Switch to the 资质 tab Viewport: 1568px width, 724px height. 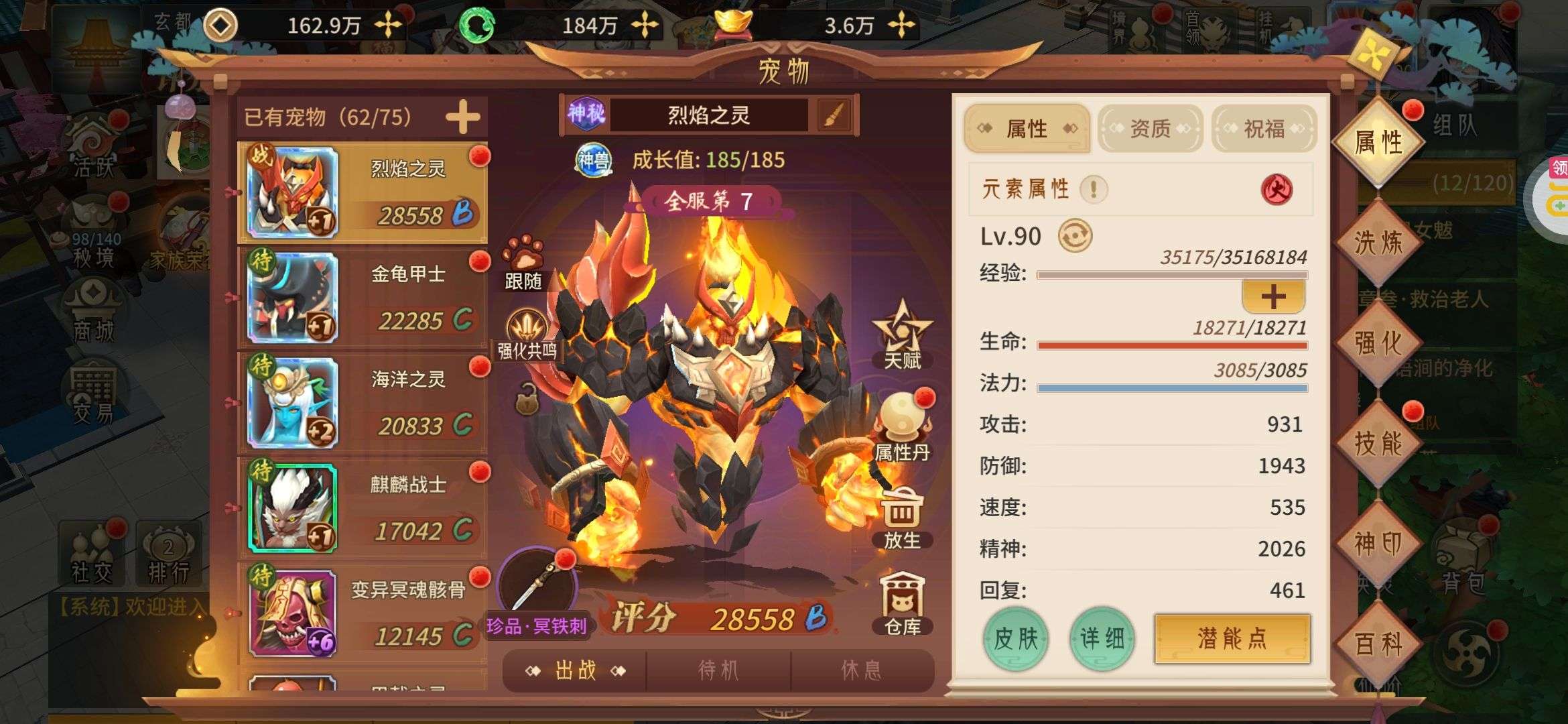pyautogui.click(x=1150, y=128)
